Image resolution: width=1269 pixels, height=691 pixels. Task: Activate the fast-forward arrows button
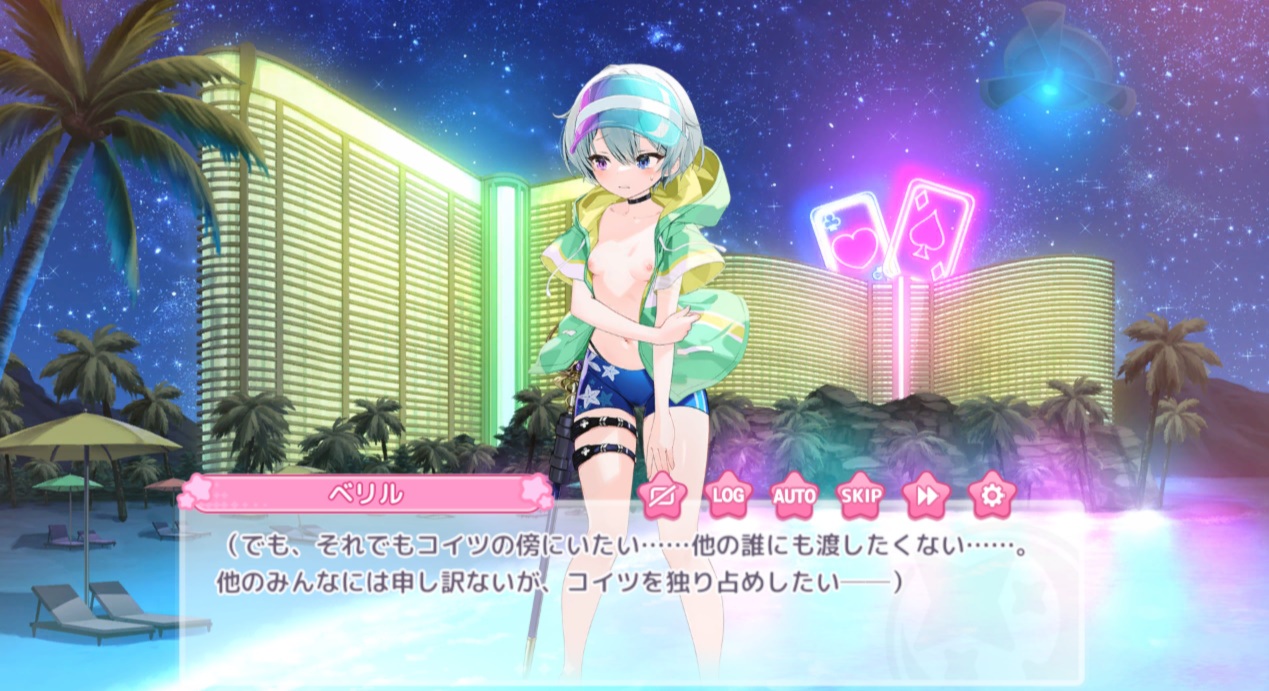926,495
